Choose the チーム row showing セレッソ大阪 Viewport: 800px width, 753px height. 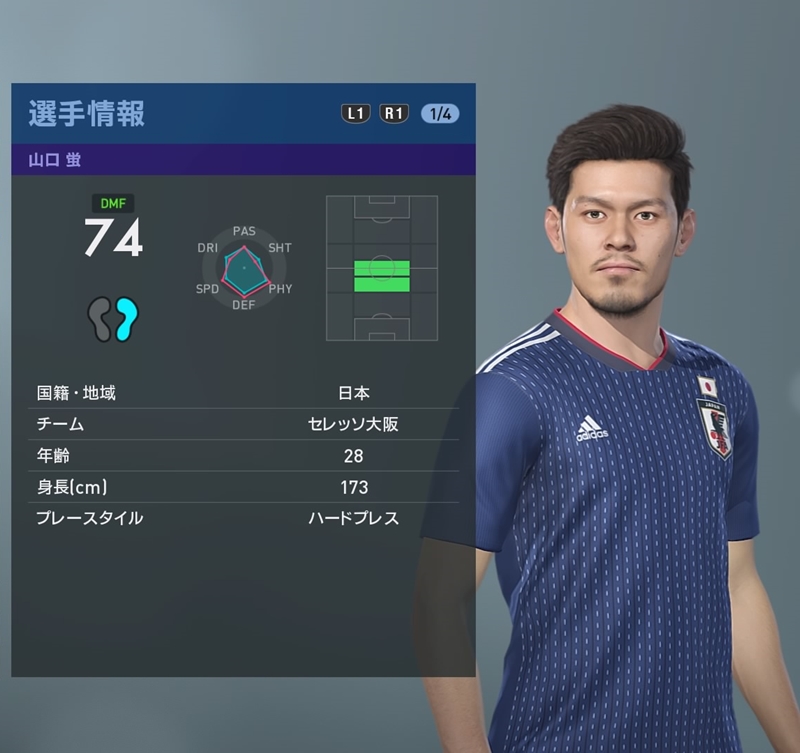[243, 424]
